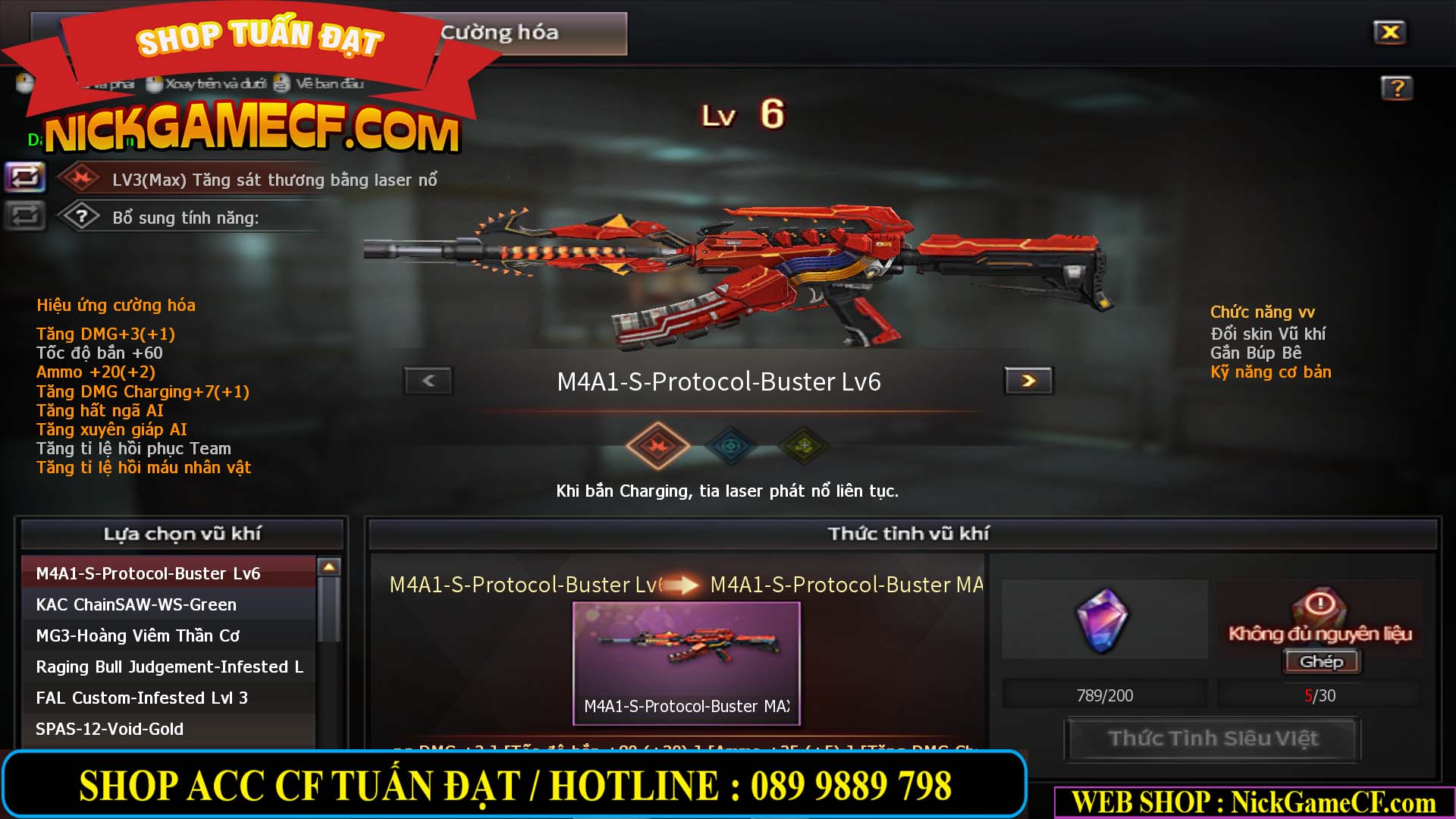
Task: Select the blue diamond skill icon
Action: point(730,446)
